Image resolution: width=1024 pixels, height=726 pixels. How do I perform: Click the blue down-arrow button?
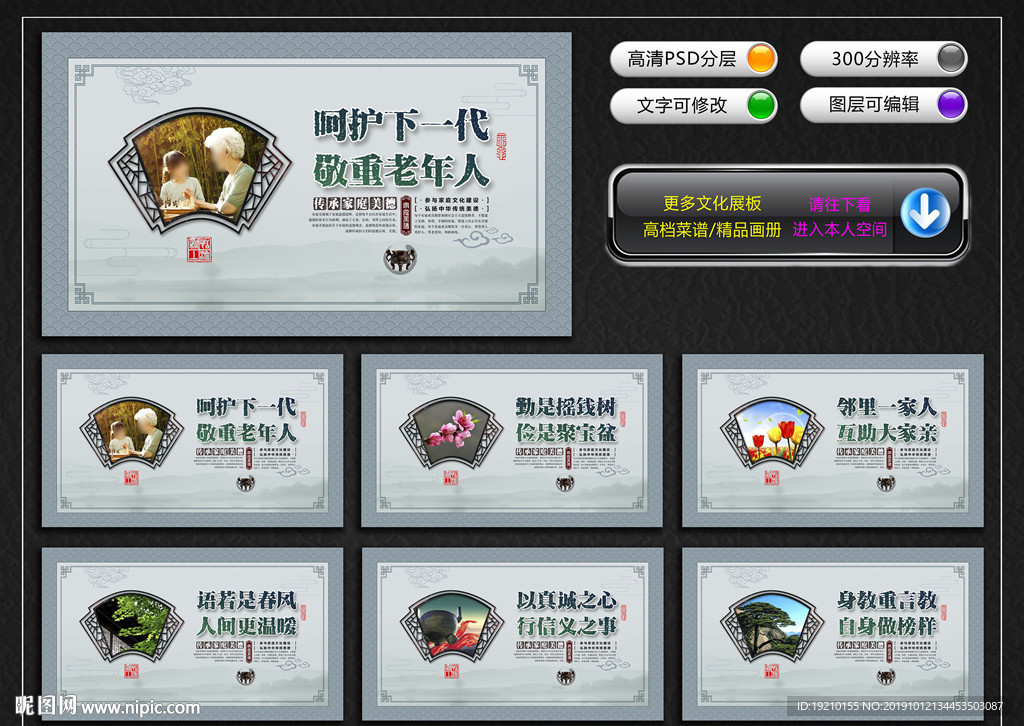[x=925, y=214]
